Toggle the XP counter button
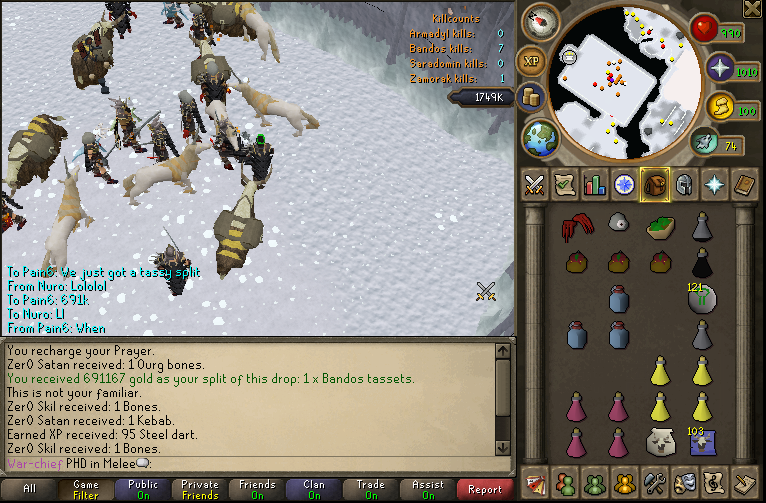This screenshot has height=503, width=766. 531,61
